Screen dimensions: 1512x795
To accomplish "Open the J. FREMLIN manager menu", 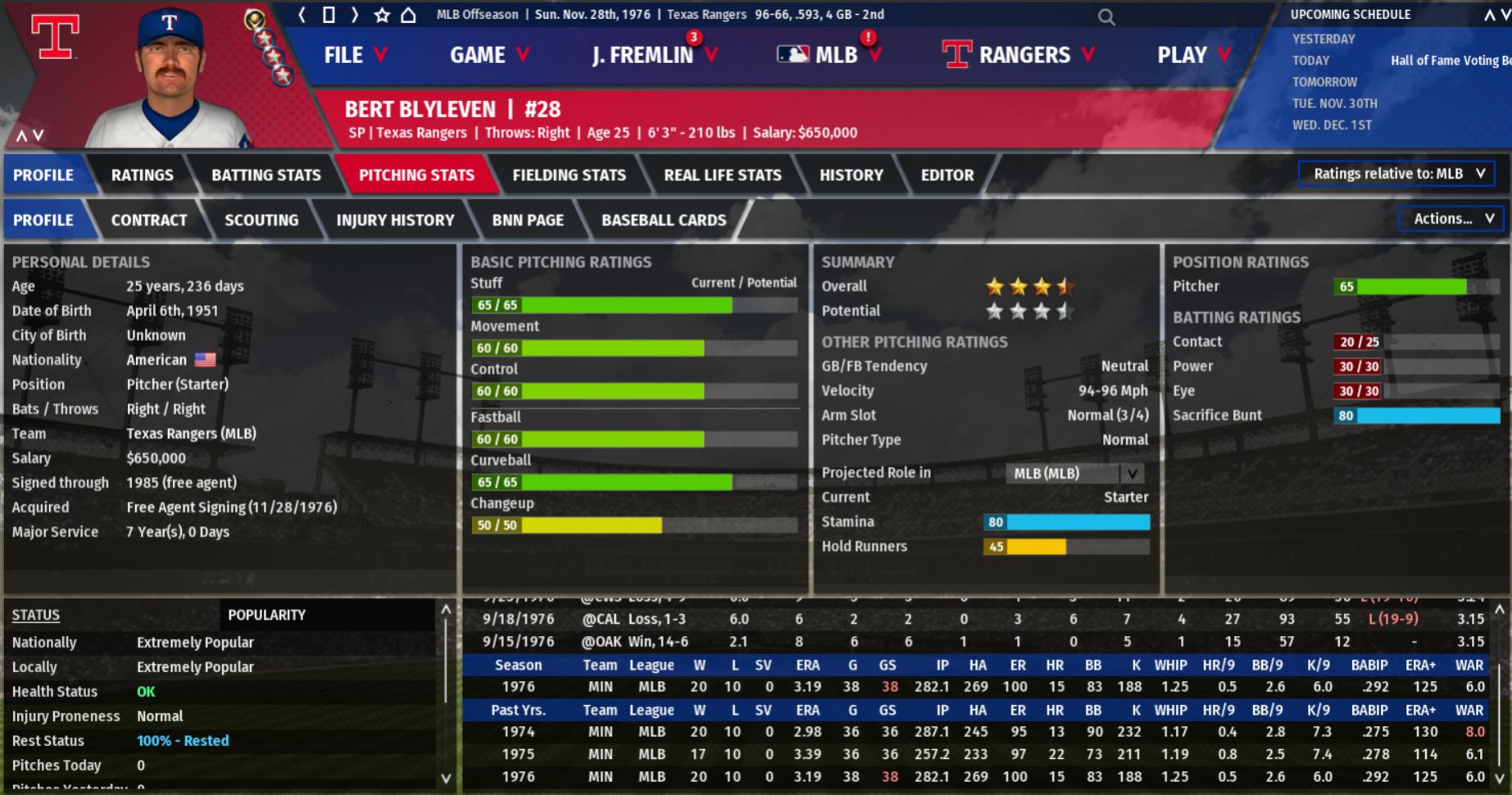I will pos(653,55).
